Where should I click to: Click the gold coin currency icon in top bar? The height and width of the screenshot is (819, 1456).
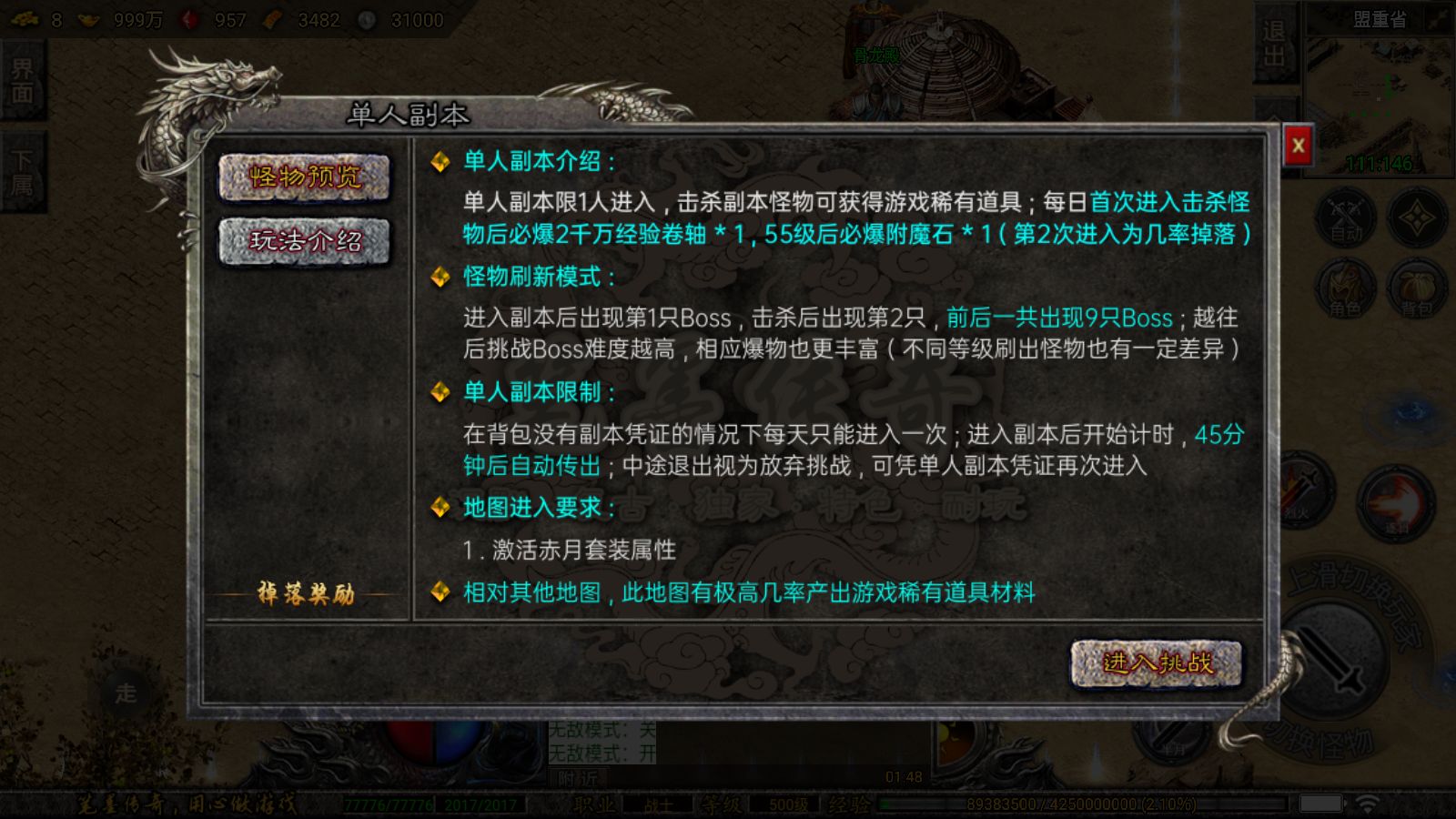click(87, 19)
